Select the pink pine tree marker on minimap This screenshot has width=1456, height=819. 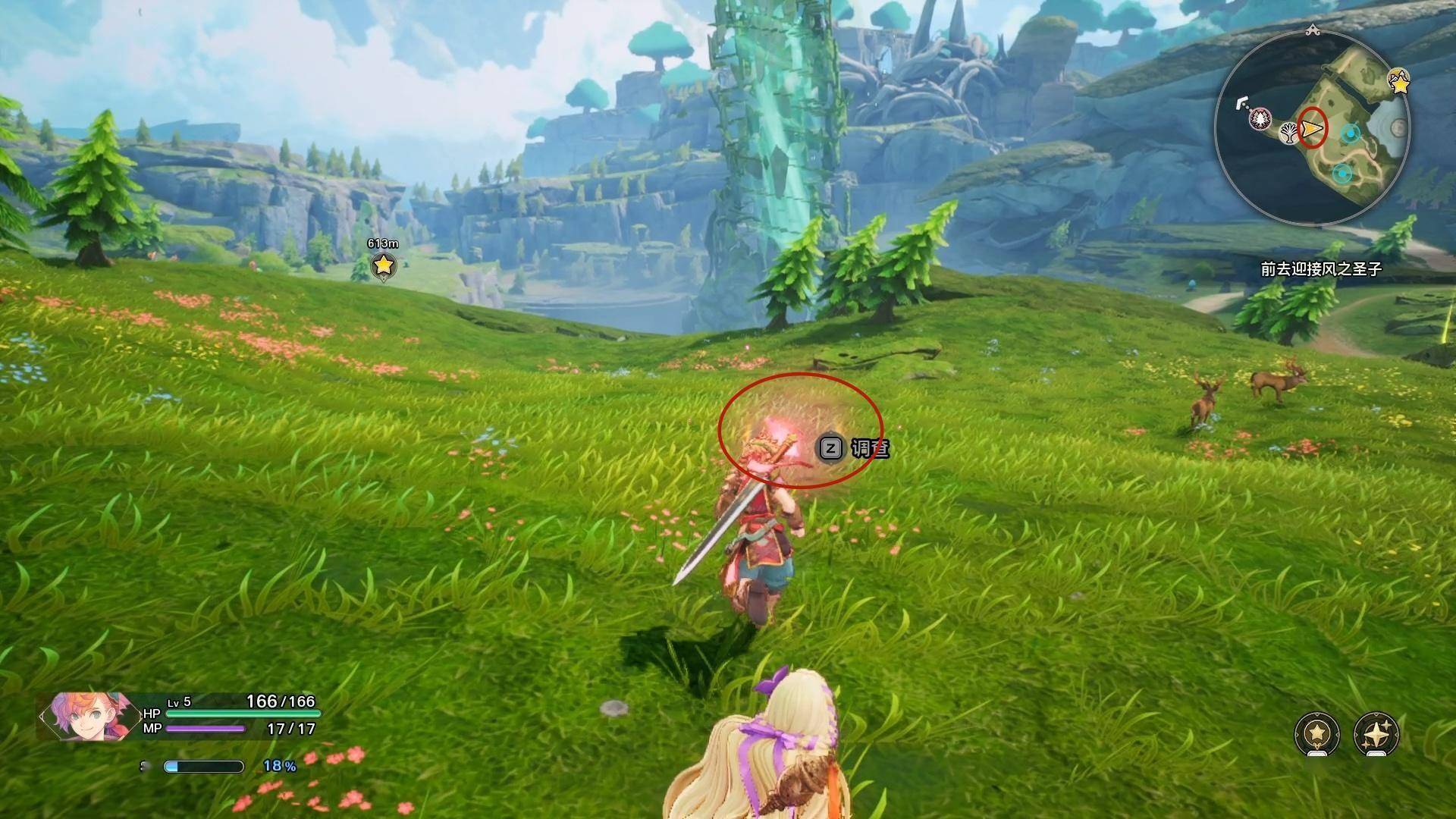[x=1261, y=118]
